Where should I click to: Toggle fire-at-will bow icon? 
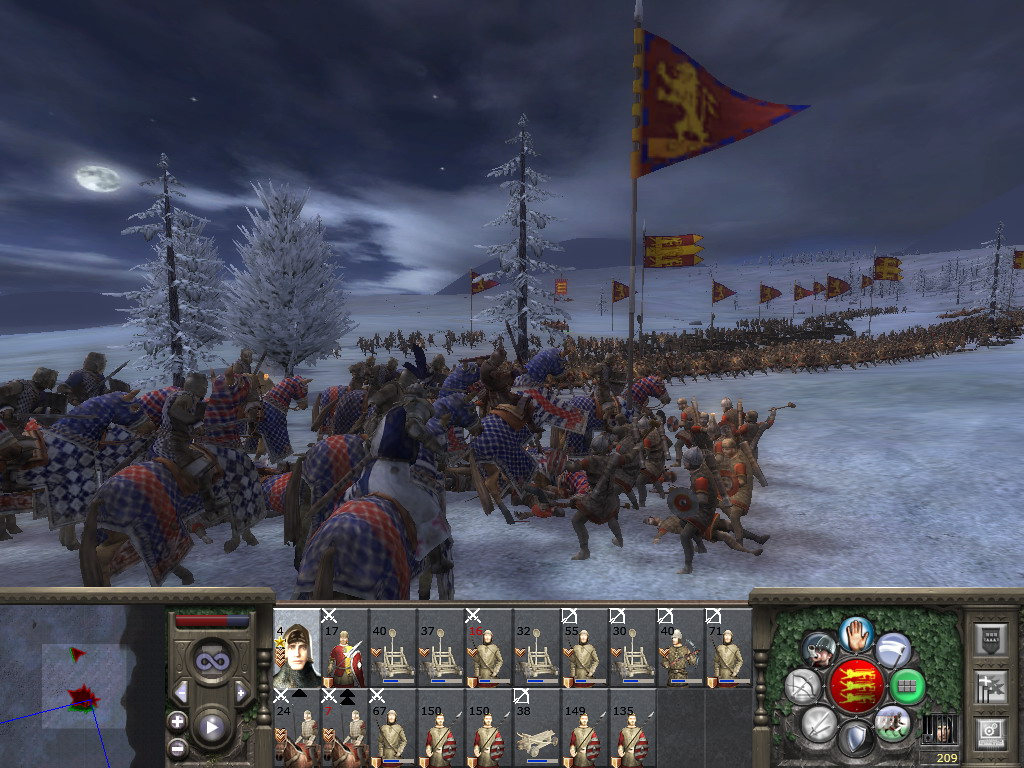(x=802, y=686)
